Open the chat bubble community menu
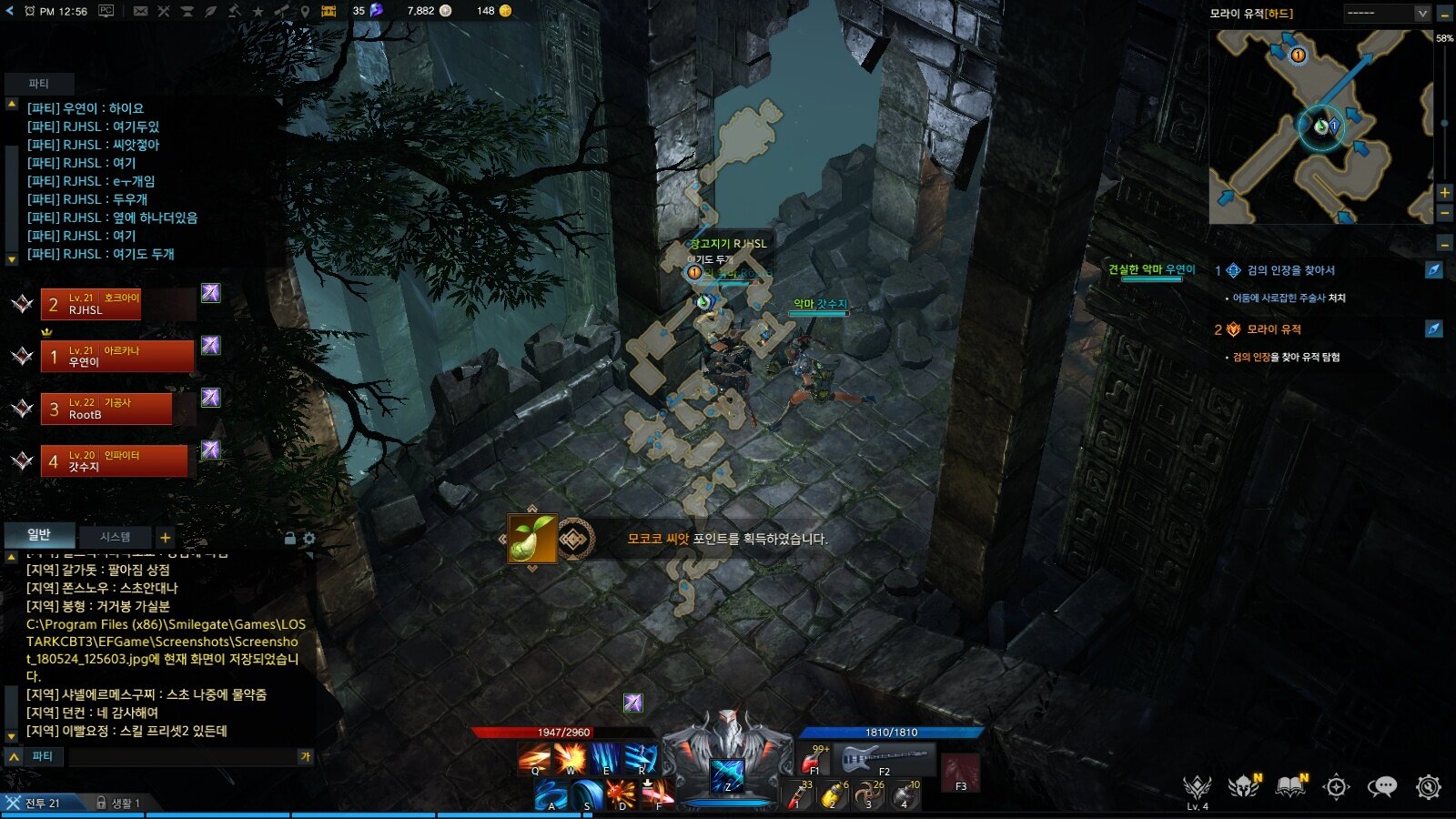 coord(1381,787)
